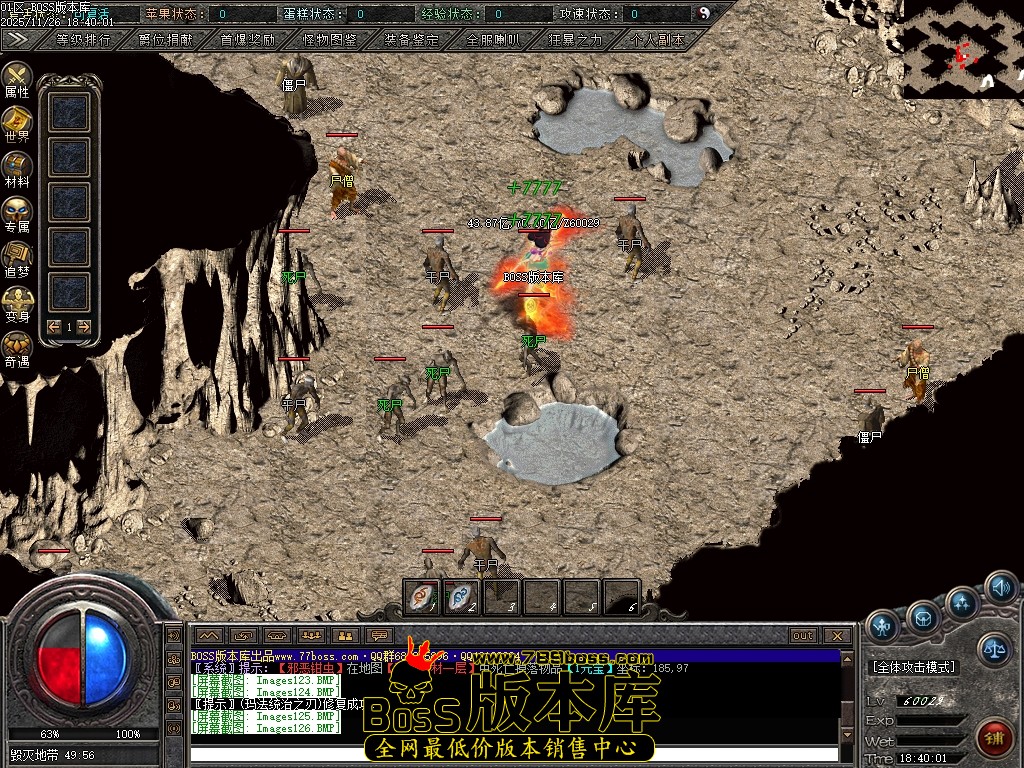The width and height of the screenshot is (1024, 768).
Task: Open the 材料 materials icon
Action: point(17,170)
